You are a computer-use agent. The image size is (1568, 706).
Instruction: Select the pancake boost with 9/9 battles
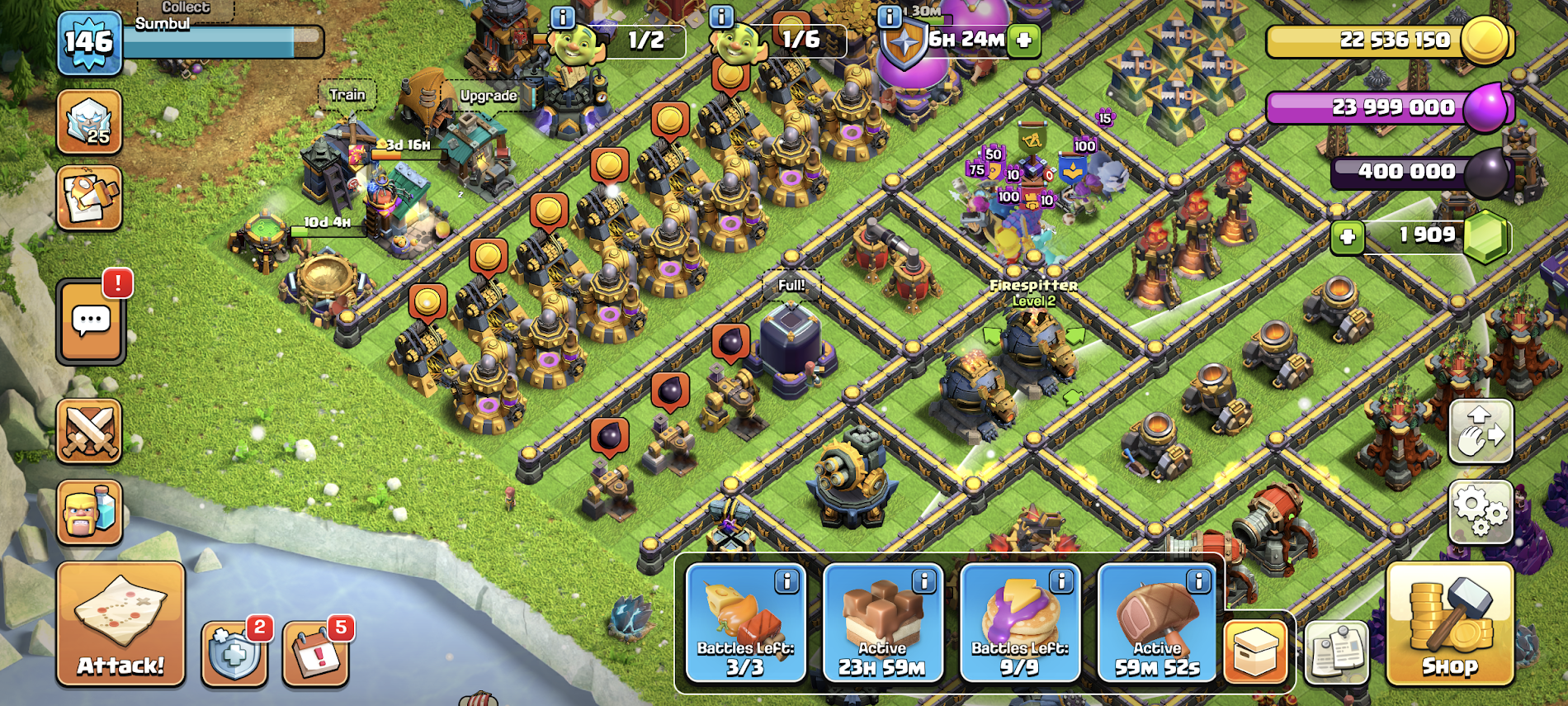point(1020,623)
